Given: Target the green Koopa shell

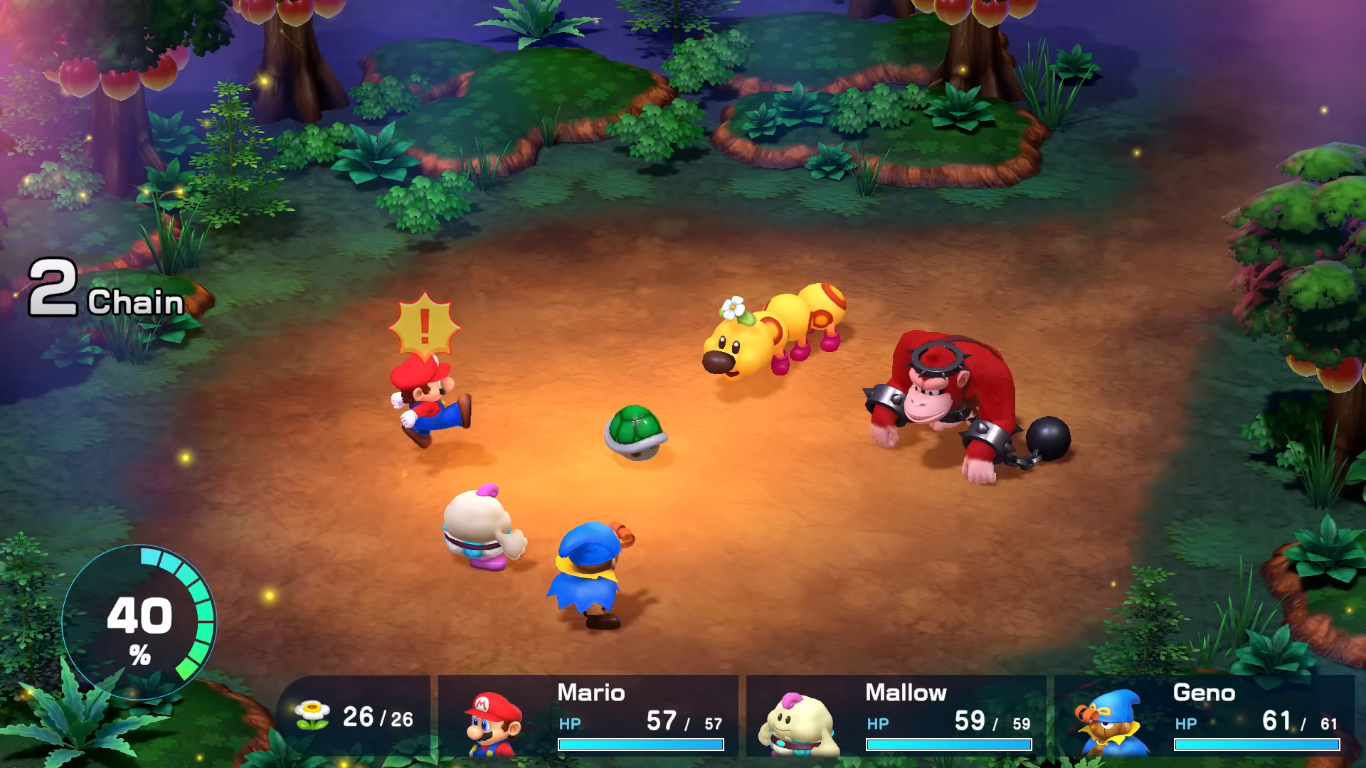Looking at the screenshot, I should coord(636,430).
